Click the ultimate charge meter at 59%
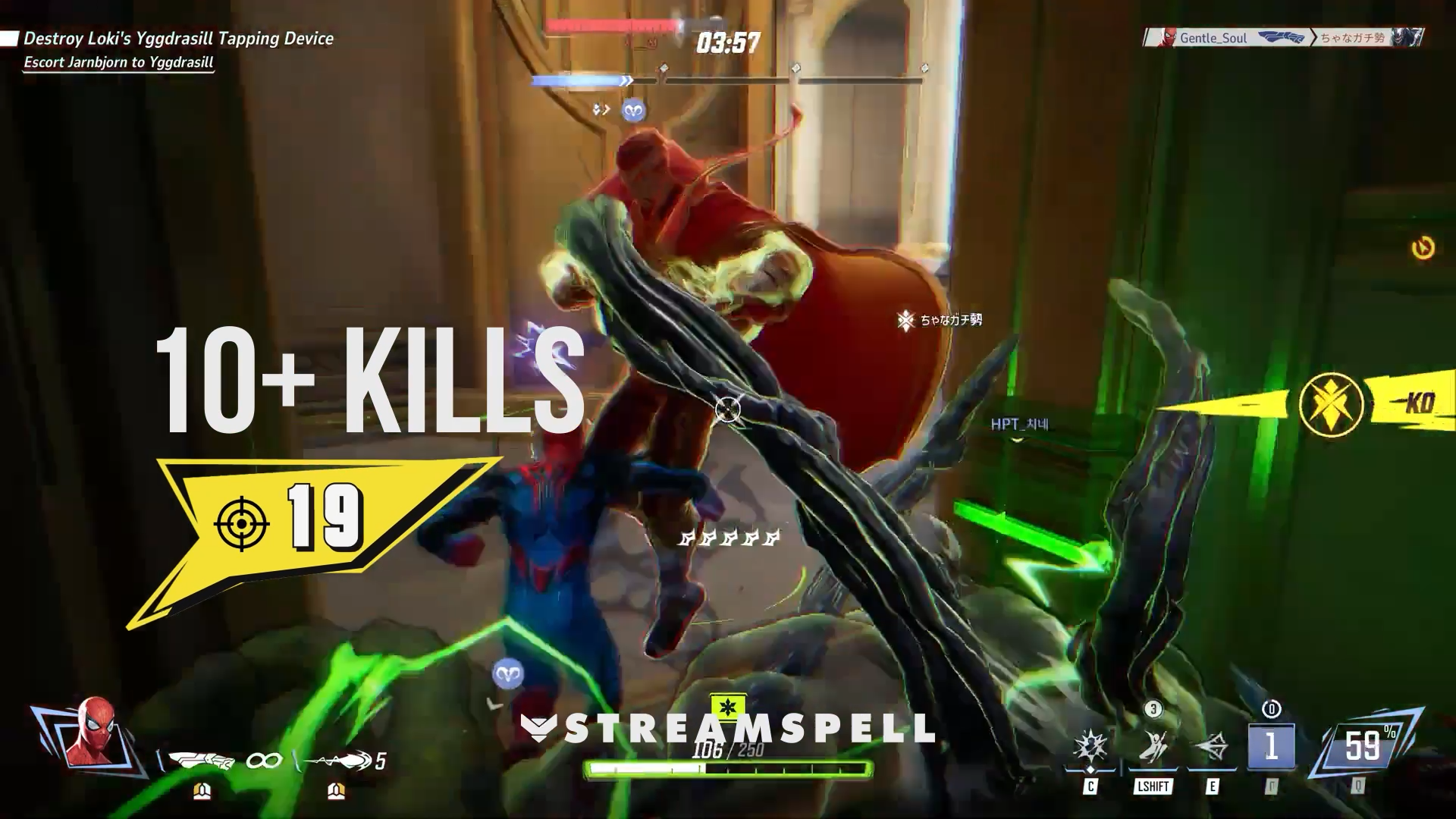This screenshot has height=819, width=1456. pos(1363,747)
